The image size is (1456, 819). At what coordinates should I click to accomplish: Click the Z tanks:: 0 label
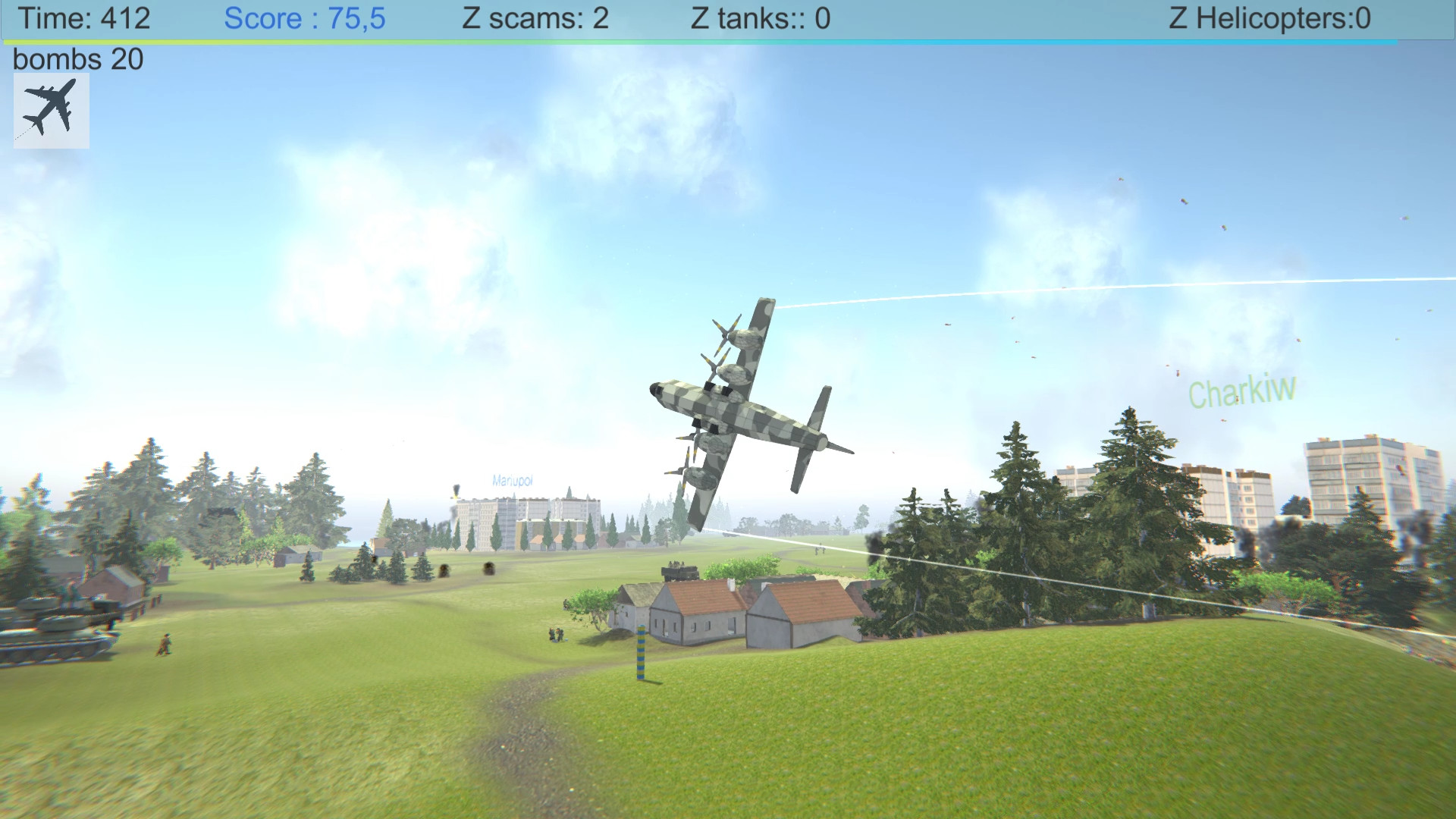[x=758, y=17]
